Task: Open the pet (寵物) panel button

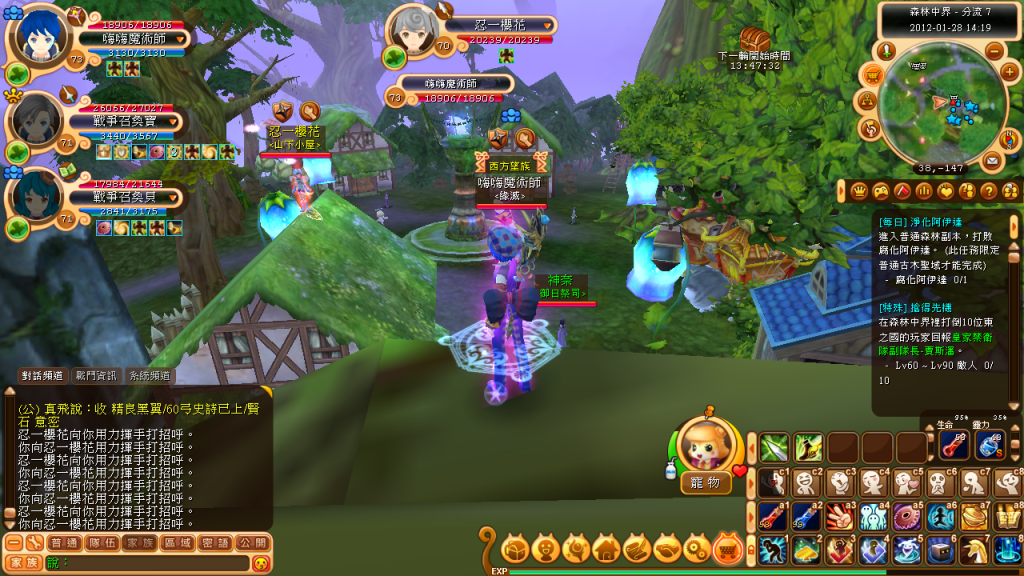Action: [x=705, y=483]
